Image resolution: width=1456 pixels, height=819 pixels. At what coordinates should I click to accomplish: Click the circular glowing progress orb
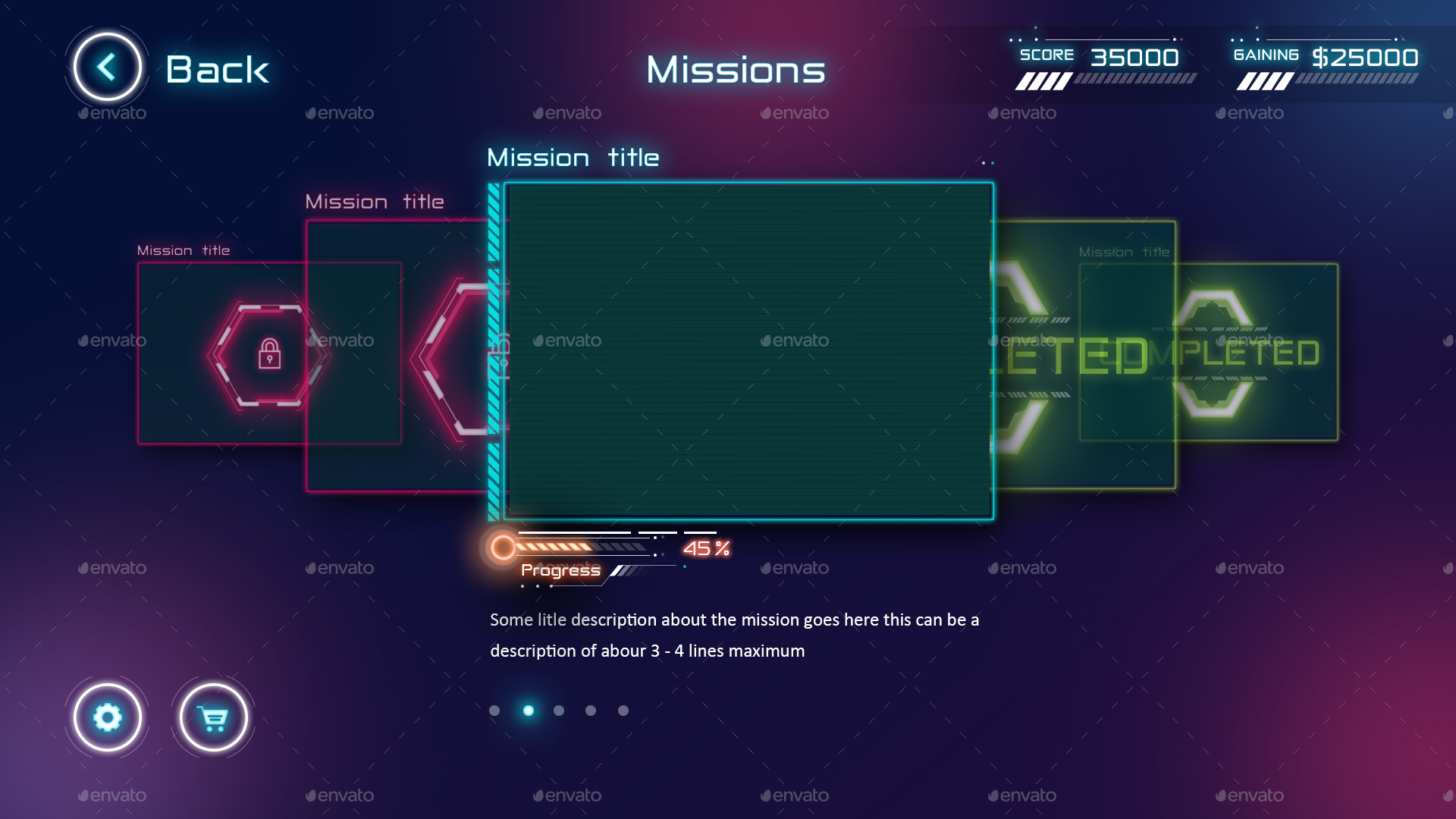point(502,546)
